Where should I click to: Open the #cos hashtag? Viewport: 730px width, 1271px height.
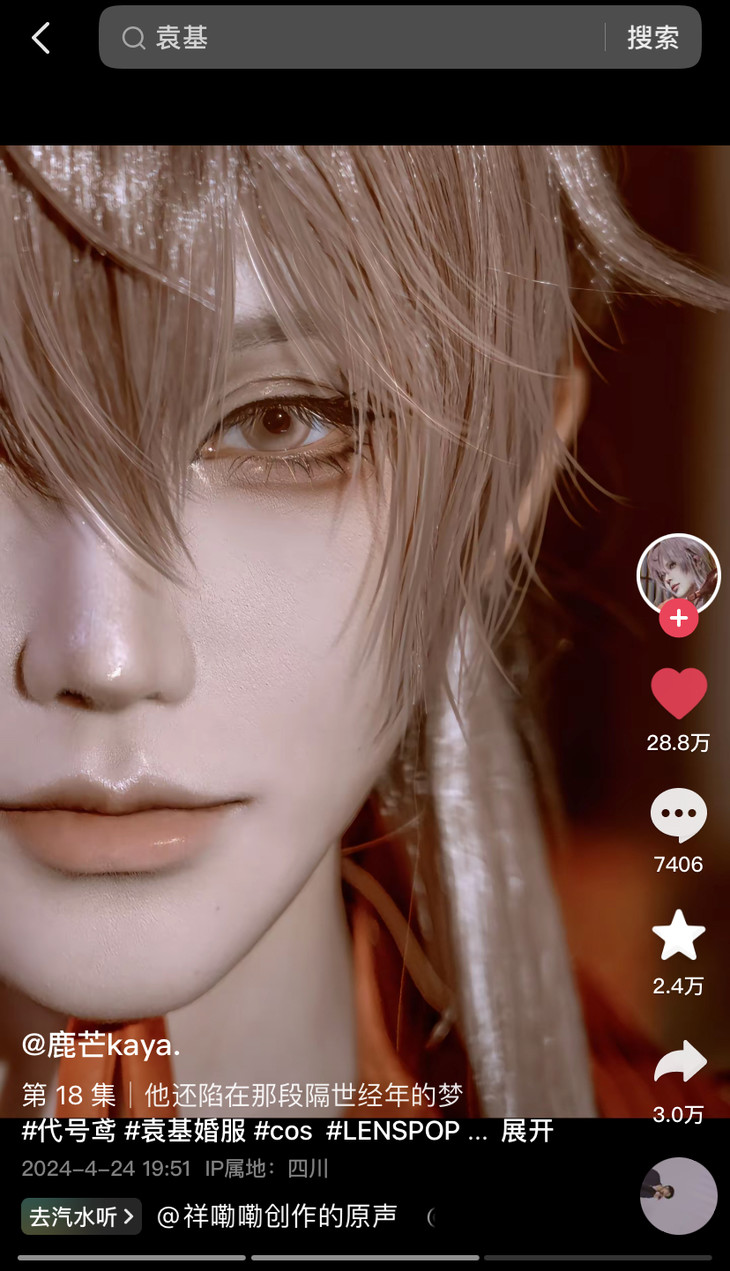pos(283,1131)
